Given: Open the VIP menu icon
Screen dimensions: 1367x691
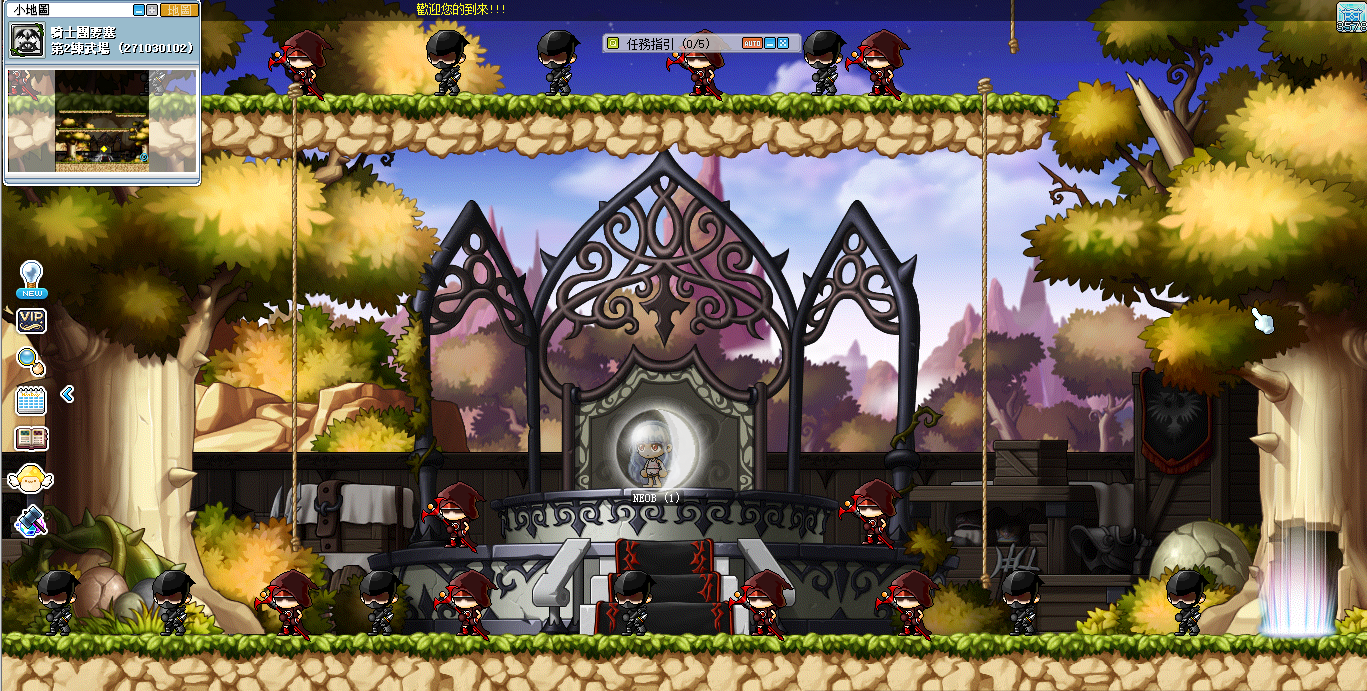Looking at the screenshot, I should click(32, 320).
